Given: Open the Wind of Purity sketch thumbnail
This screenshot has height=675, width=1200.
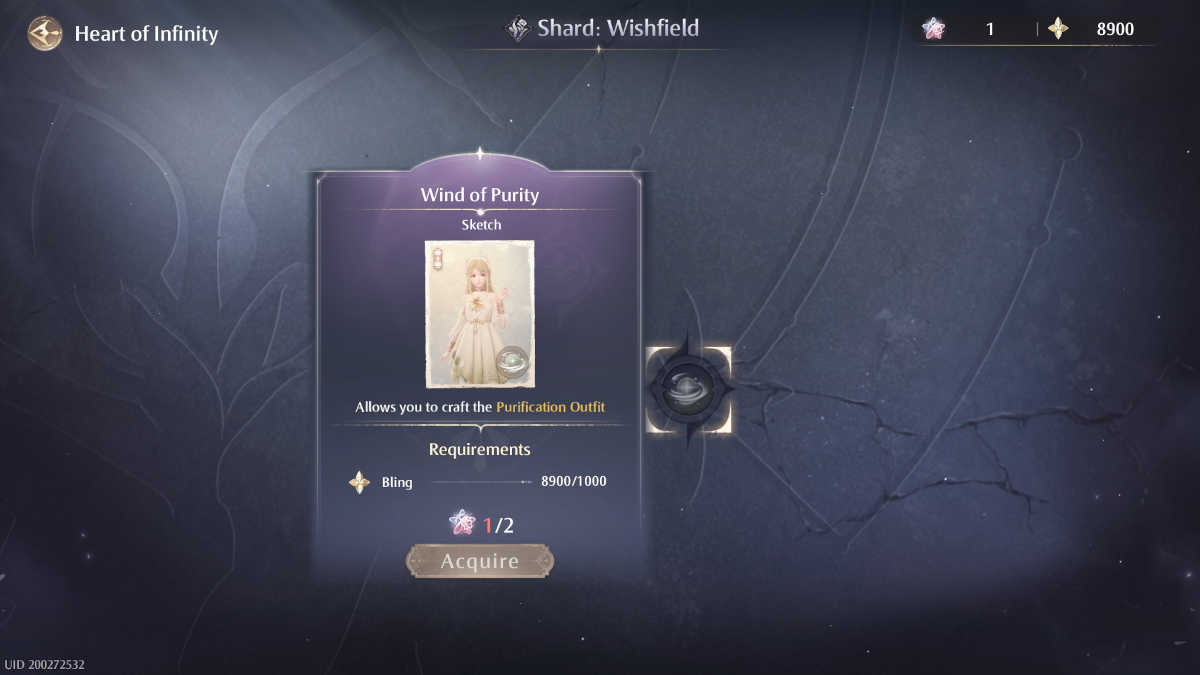Looking at the screenshot, I should pos(479,313).
